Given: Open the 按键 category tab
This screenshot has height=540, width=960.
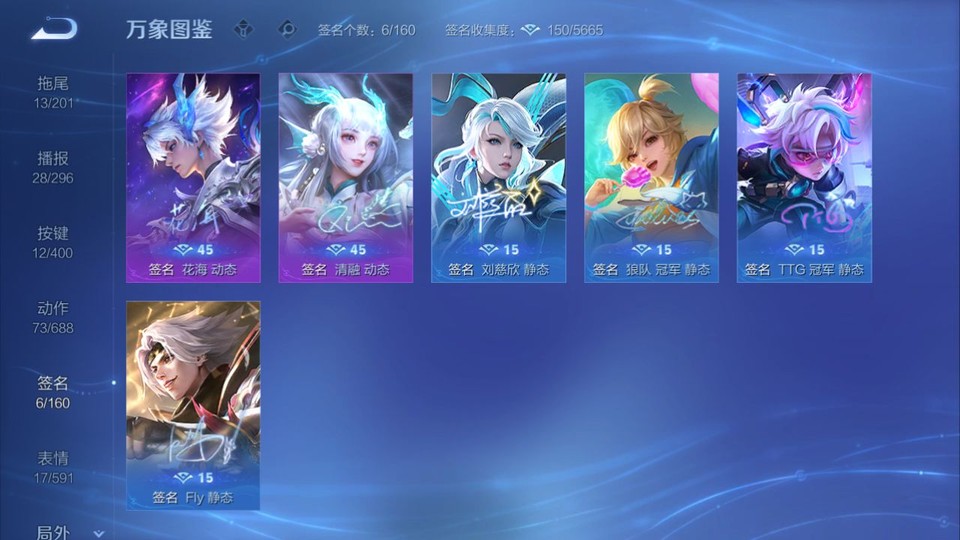Looking at the screenshot, I should pos(54,242).
